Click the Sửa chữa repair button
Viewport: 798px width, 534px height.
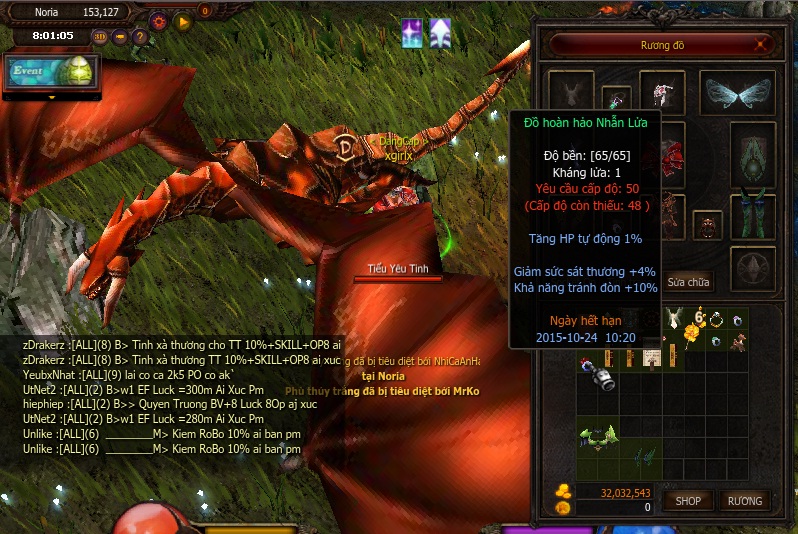[689, 282]
